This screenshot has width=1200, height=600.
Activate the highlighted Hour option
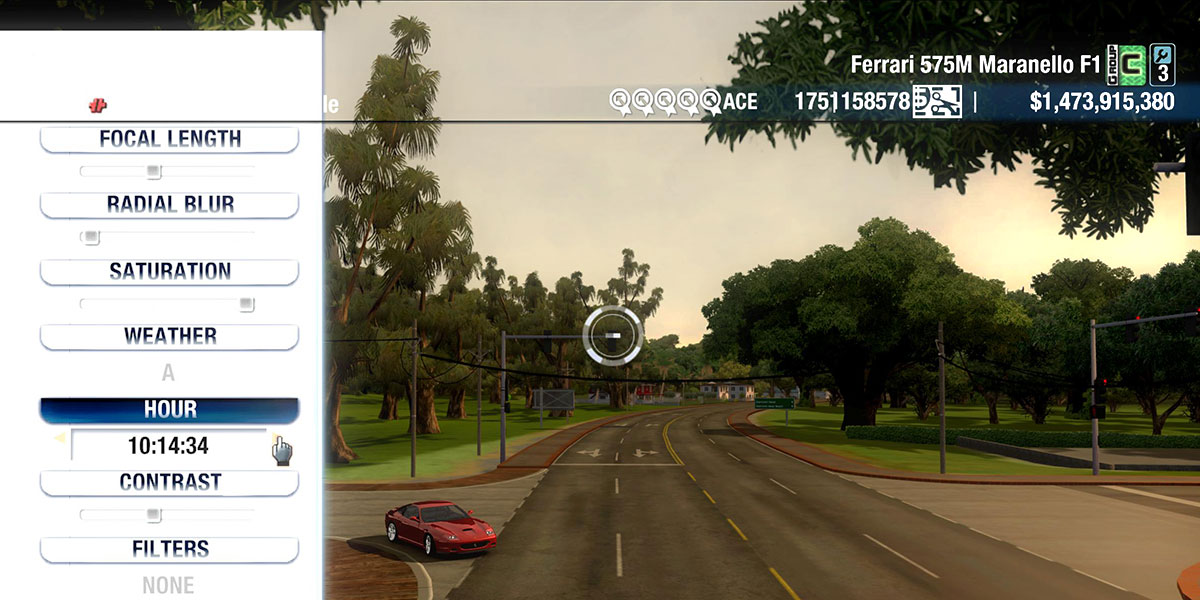[169, 410]
